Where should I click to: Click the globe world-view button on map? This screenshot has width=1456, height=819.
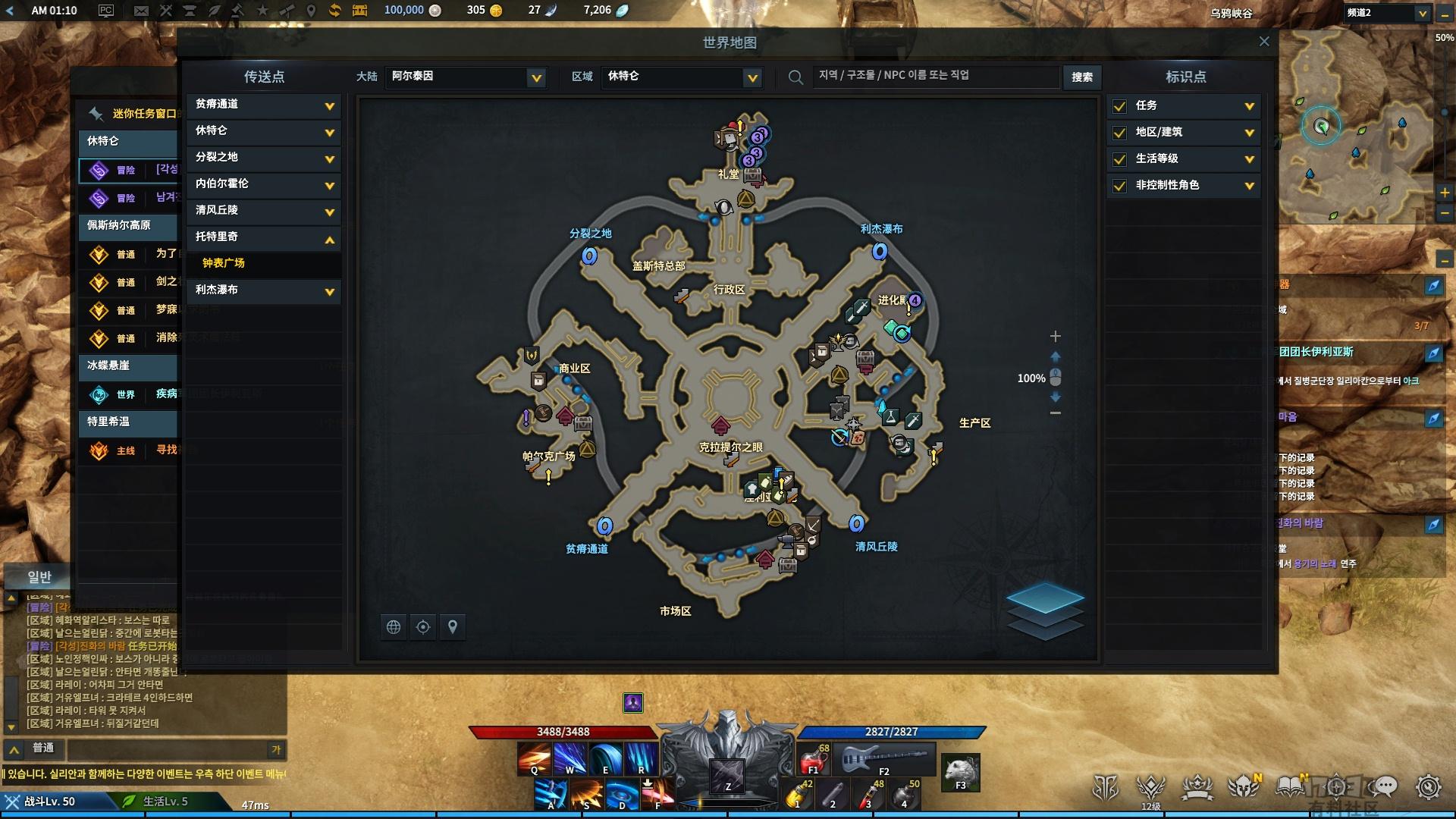[x=394, y=627]
